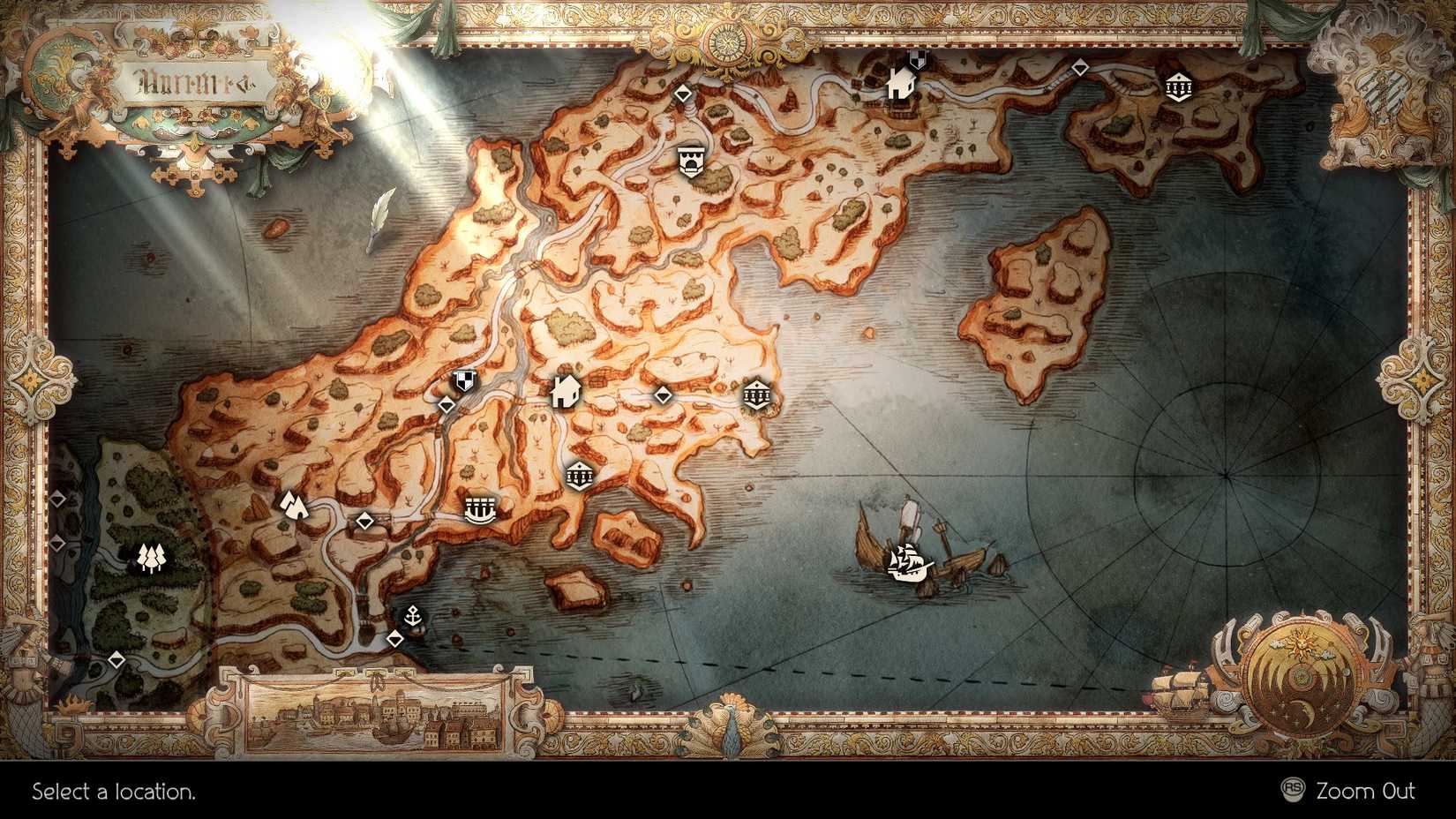Click the colonnade city marker east of the central house
The width and height of the screenshot is (1456, 819).
pyautogui.click(x=759, y=394)
